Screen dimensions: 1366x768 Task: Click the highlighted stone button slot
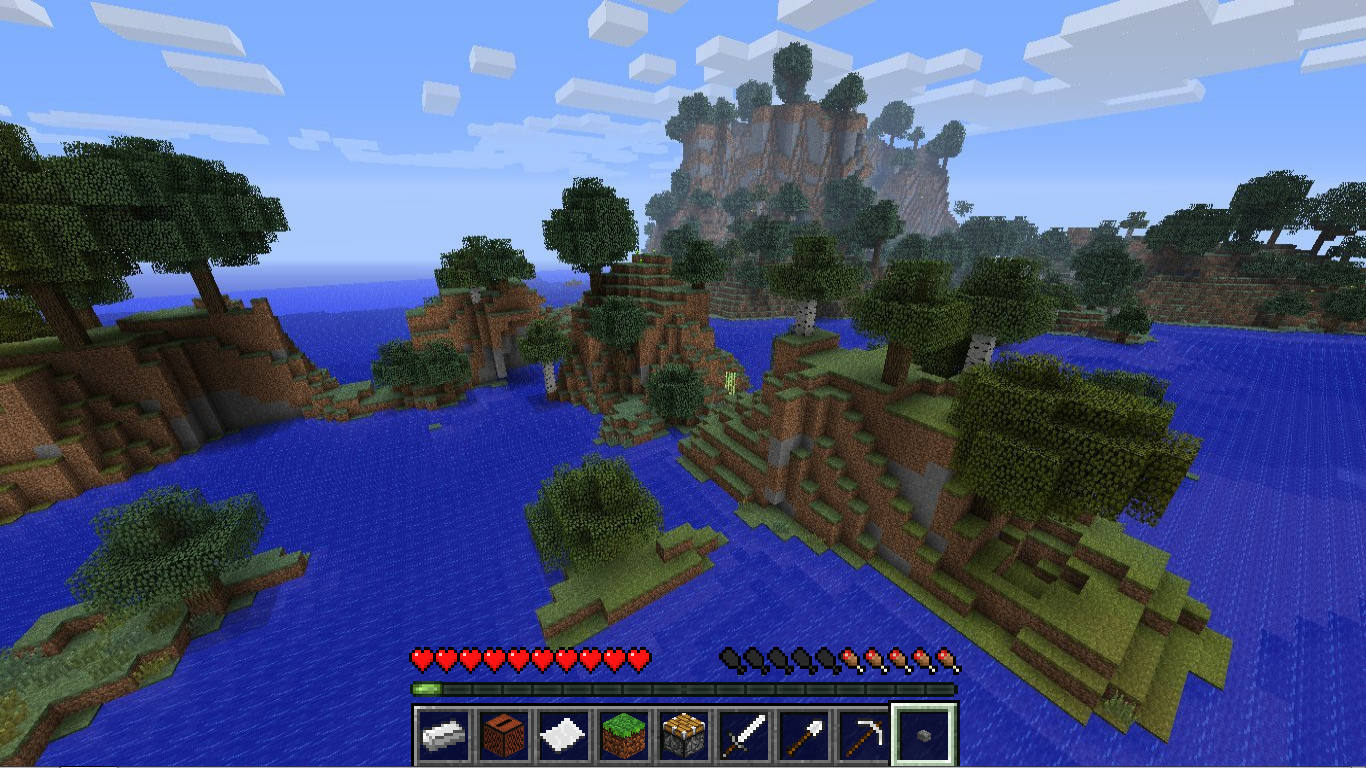tap(924, 736)
